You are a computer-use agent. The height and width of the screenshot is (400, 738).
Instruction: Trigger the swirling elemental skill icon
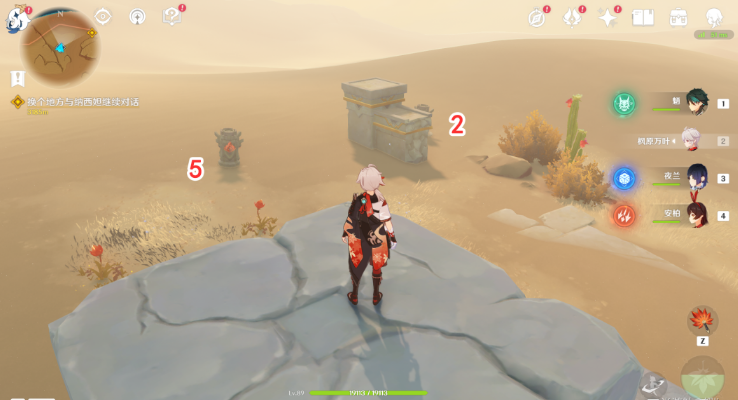click(x=653, y=386)
